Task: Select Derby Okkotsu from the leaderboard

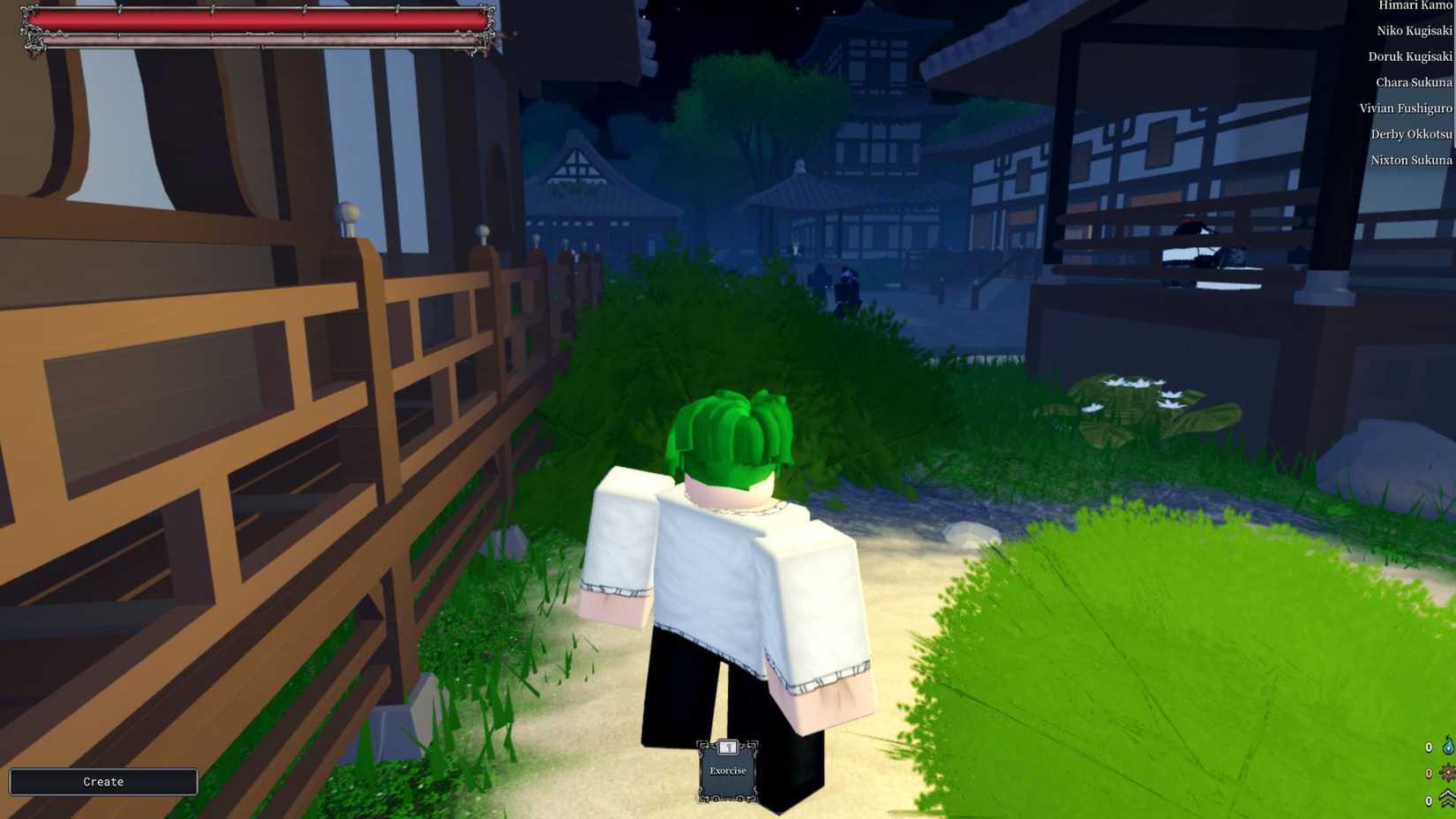Action: tap(1411, 134)
